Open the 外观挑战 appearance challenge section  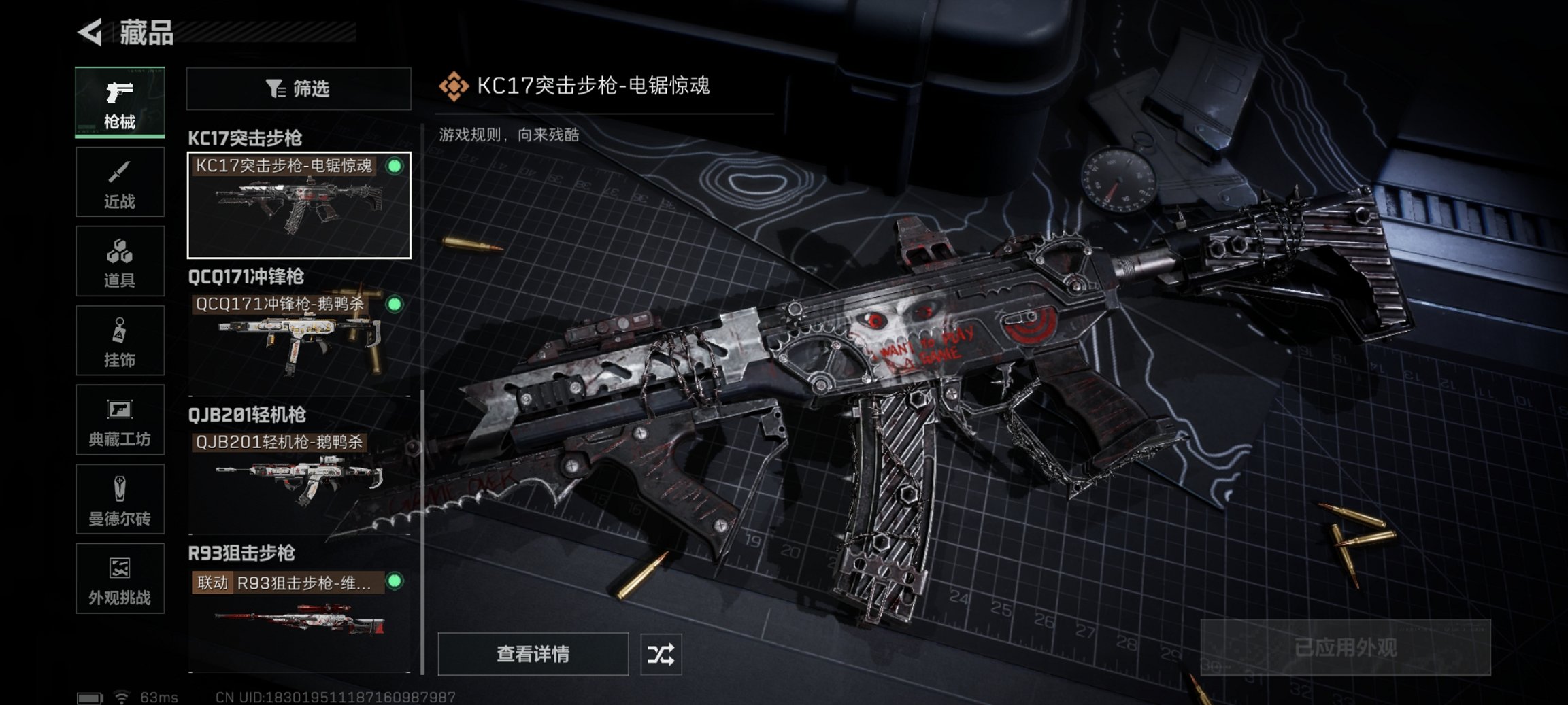coord(120,579)
